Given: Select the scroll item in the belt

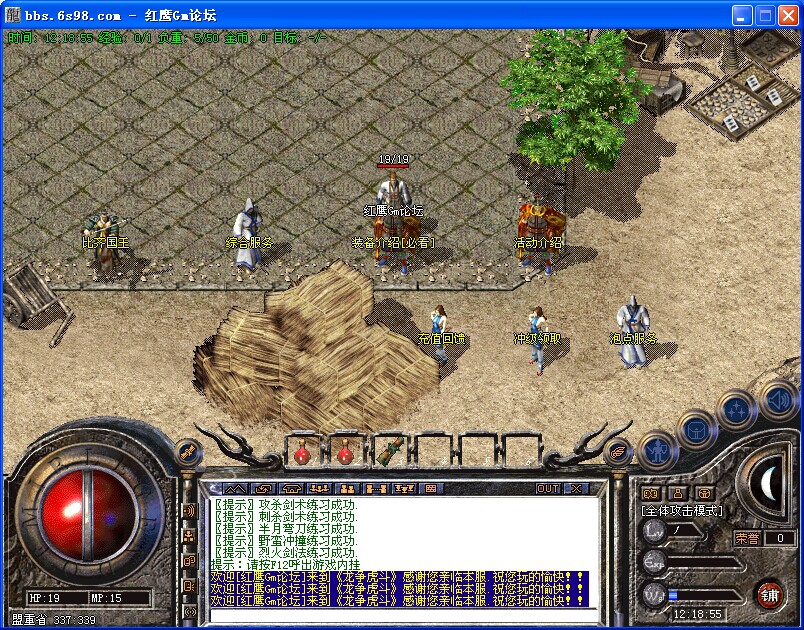Looking at the screenshot, I should tap(389, 451).
